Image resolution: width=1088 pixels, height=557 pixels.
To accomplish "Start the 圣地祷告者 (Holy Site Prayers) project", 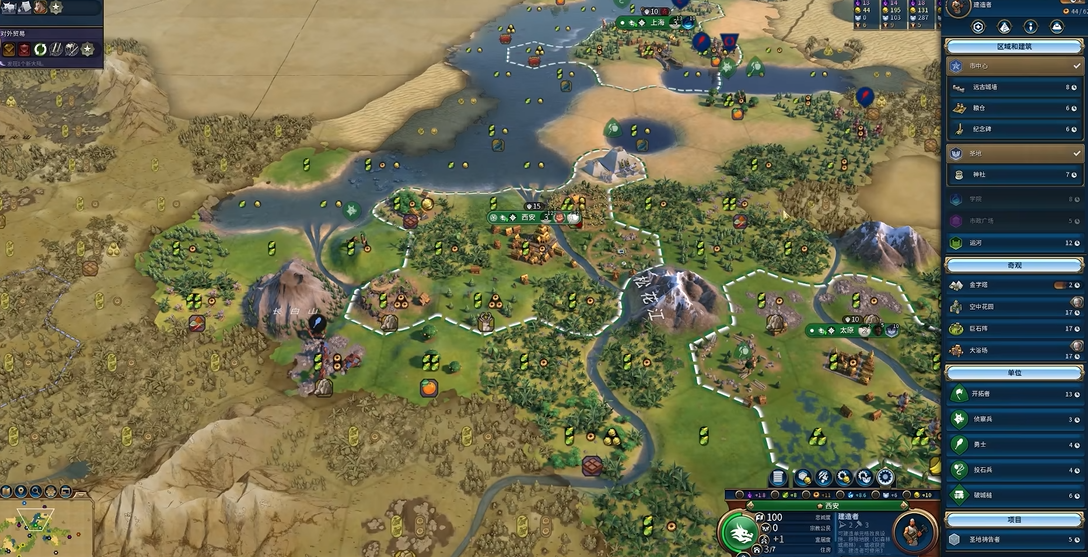I will (1010, 540).
